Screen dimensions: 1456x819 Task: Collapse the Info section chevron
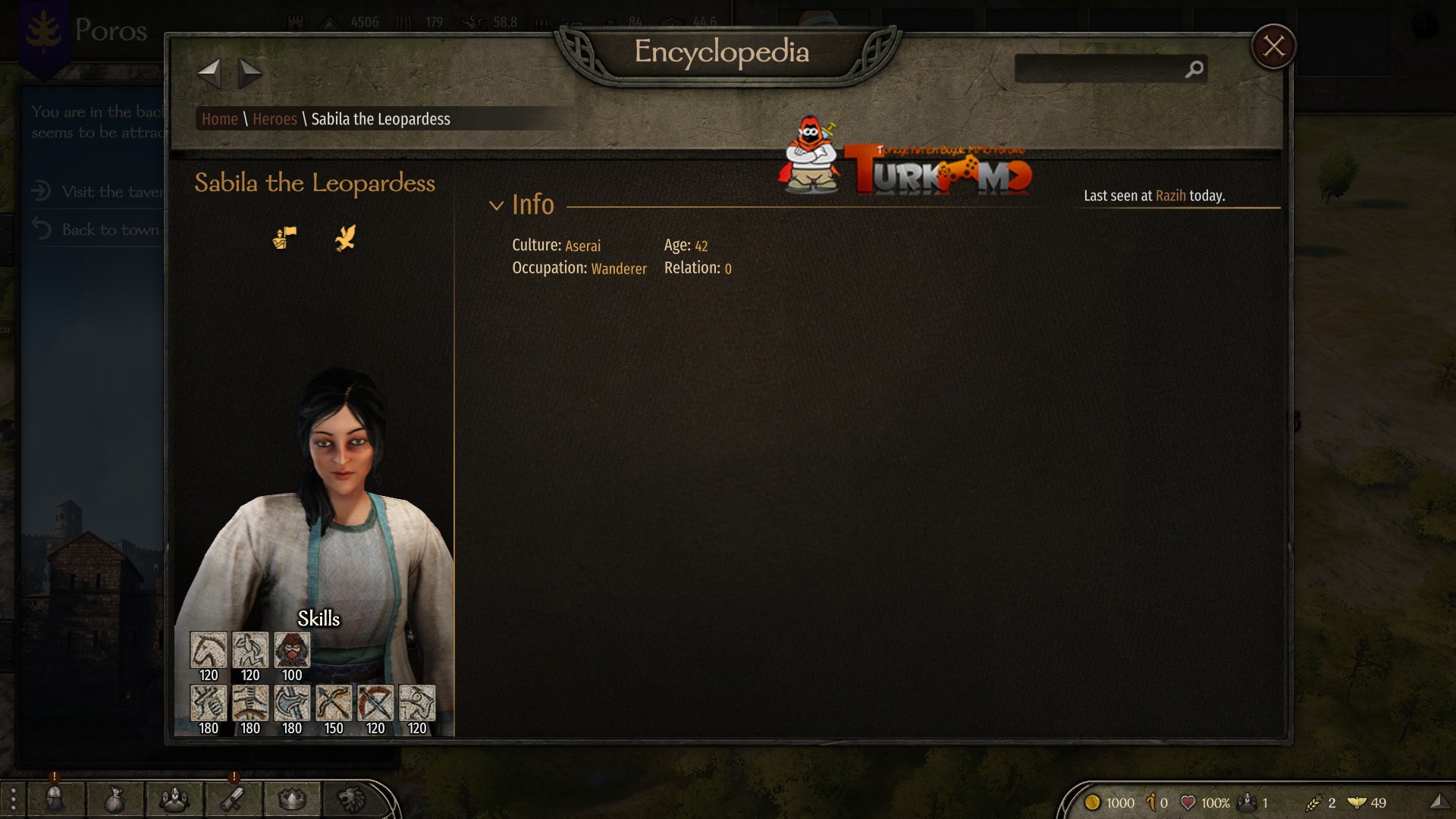[497, 205]
